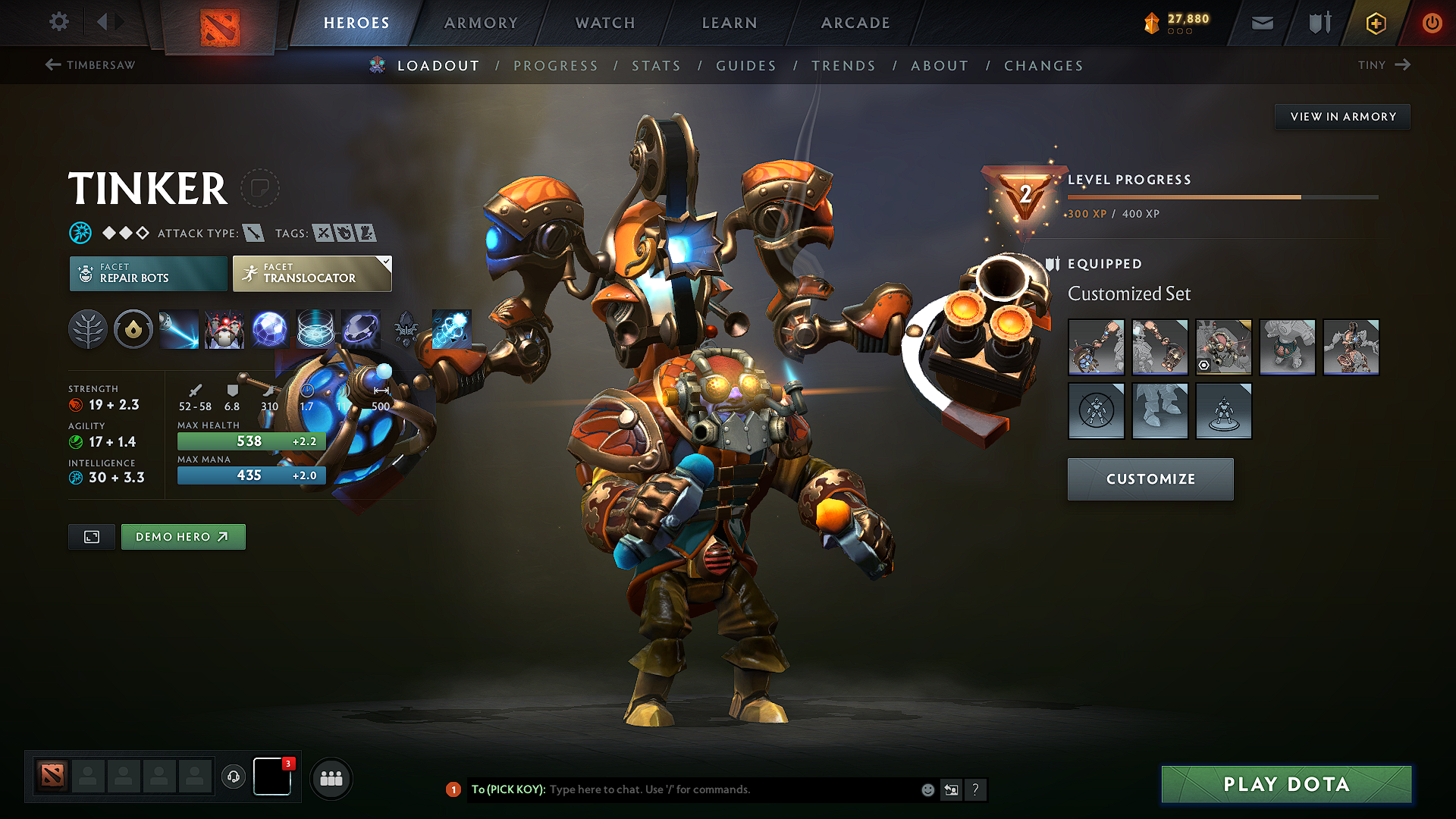
Task: Open the Heat-Seeking Missile ability details
Action: pos(224,329)
